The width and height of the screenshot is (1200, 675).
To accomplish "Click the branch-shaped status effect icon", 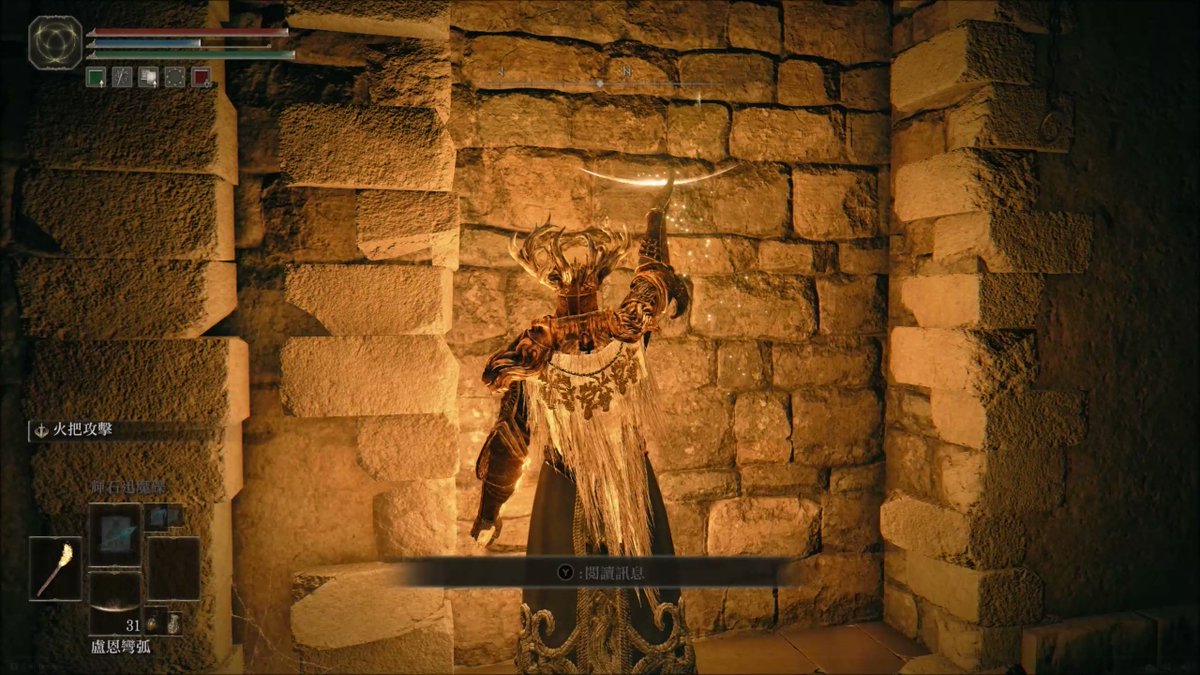I will [122, 77].
